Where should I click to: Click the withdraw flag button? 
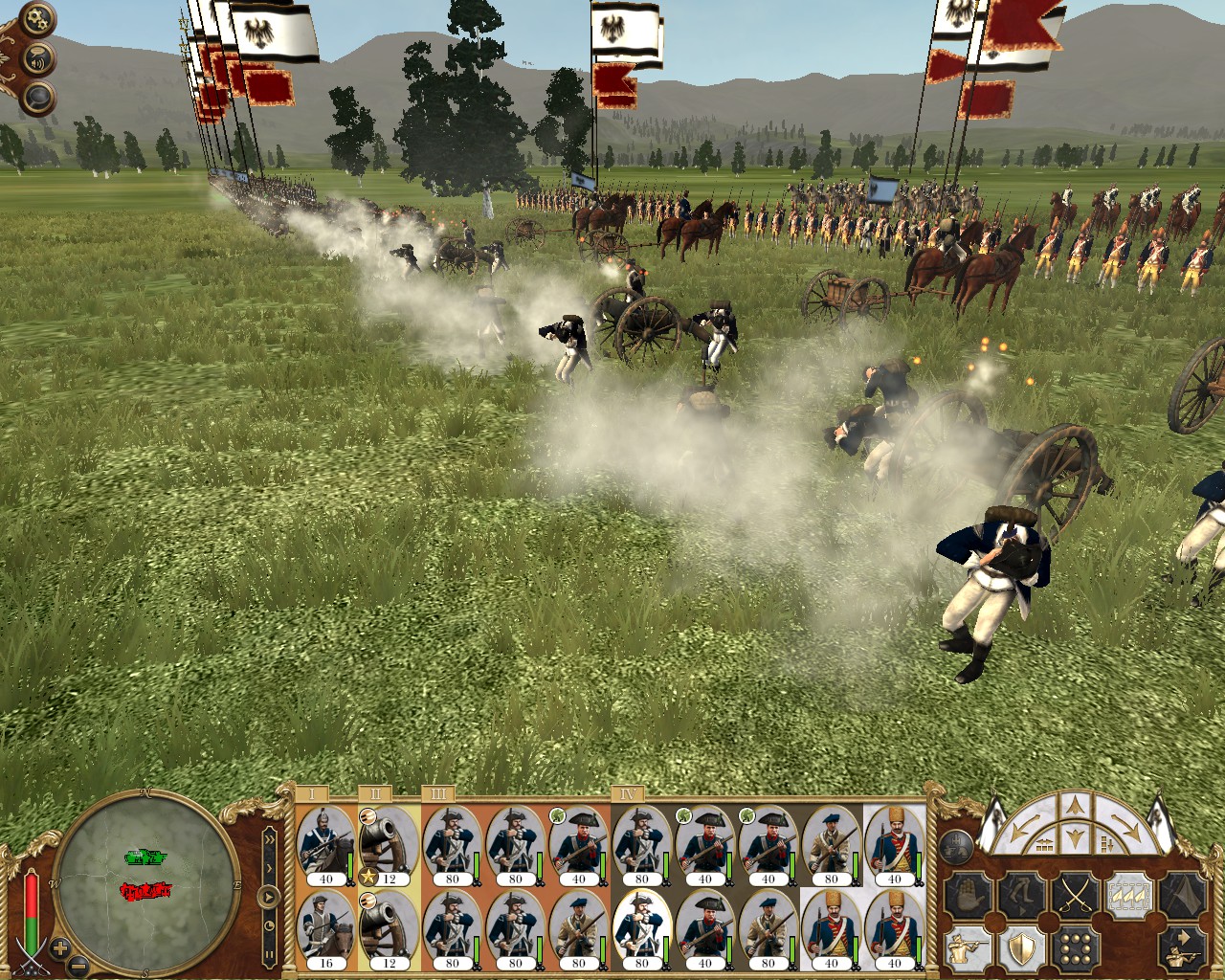(1183, 897)
